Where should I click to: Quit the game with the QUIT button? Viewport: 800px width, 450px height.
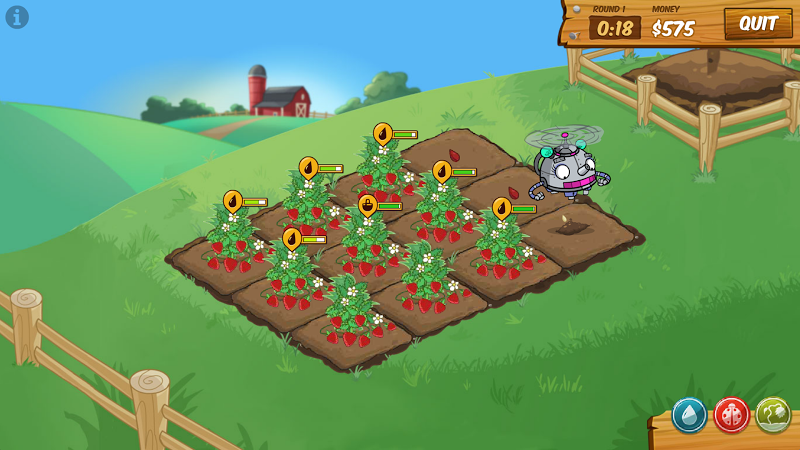tap(757, 23)
